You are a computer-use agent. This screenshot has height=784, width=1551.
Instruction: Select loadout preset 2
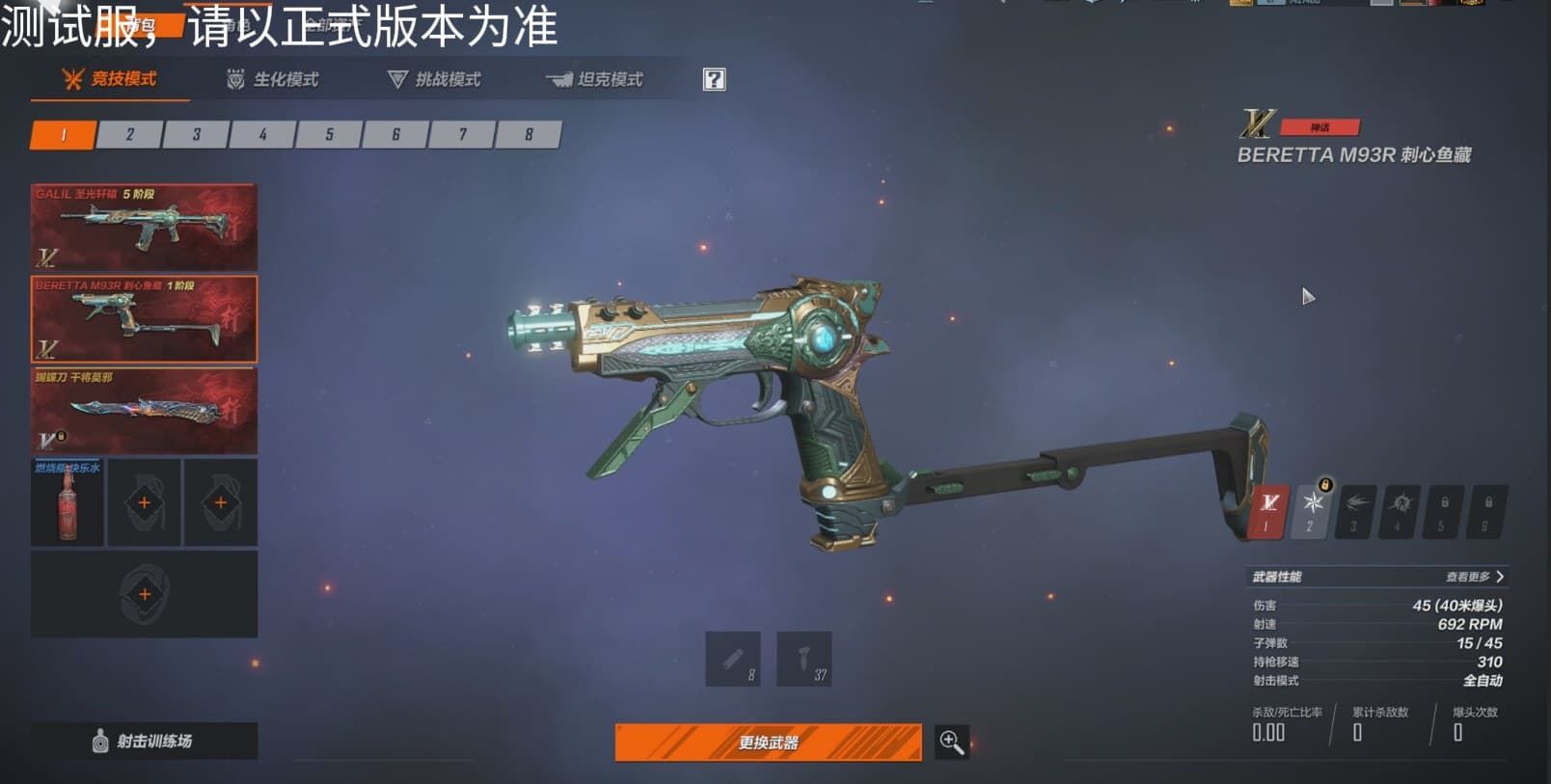[x=130, y=135]
